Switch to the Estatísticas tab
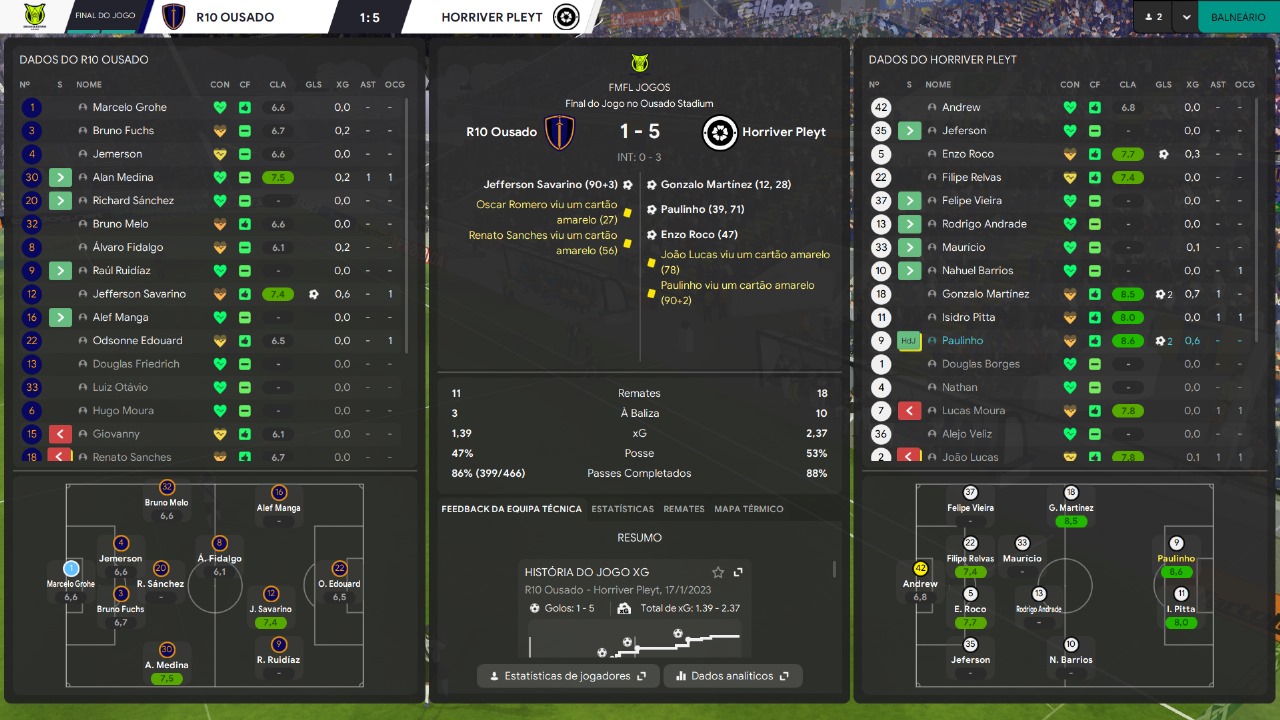The image size is (1280, 720). point(622,509)
